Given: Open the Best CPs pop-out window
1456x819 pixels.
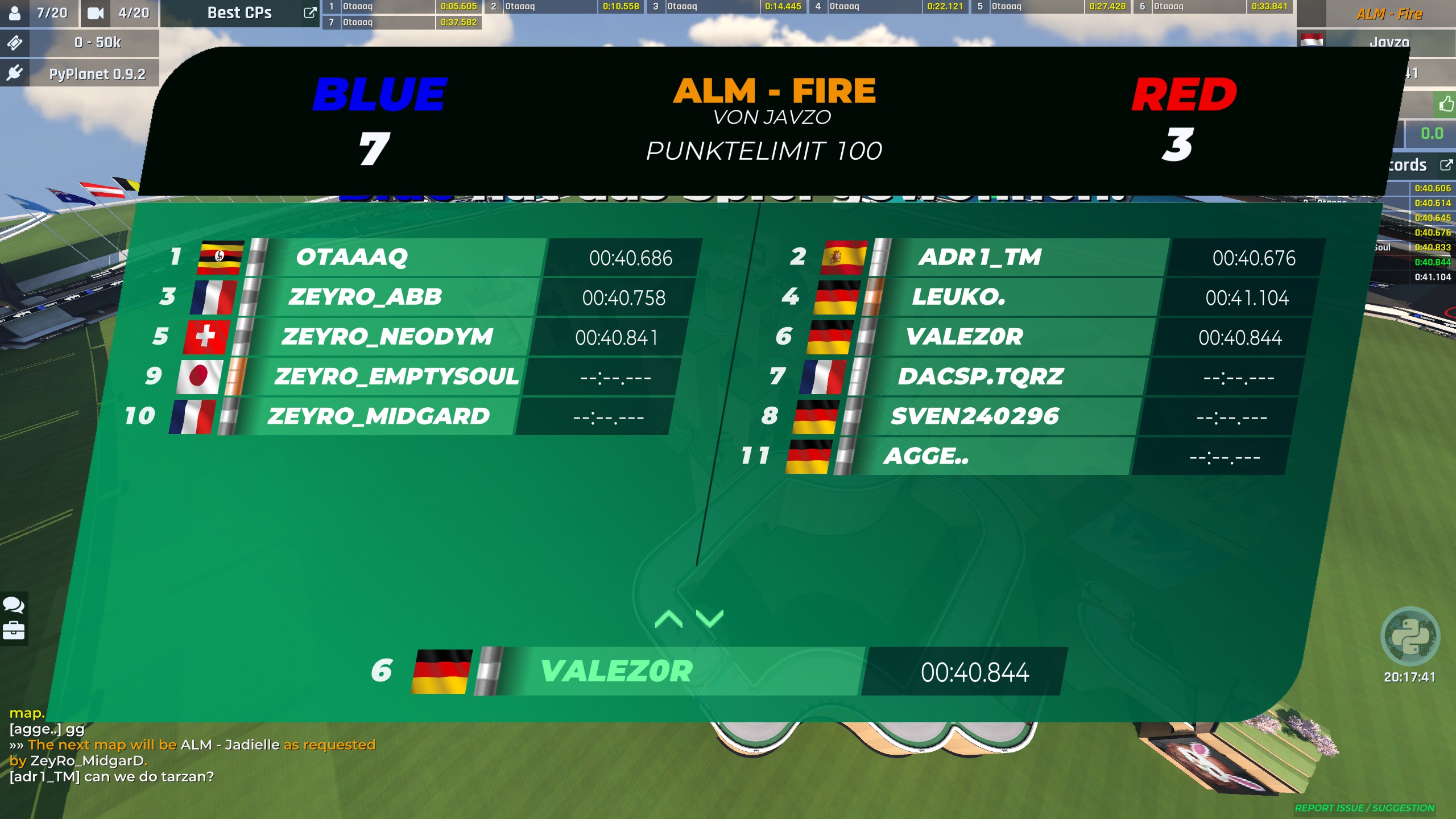Looking at the screenshot, I should [310, 13].
